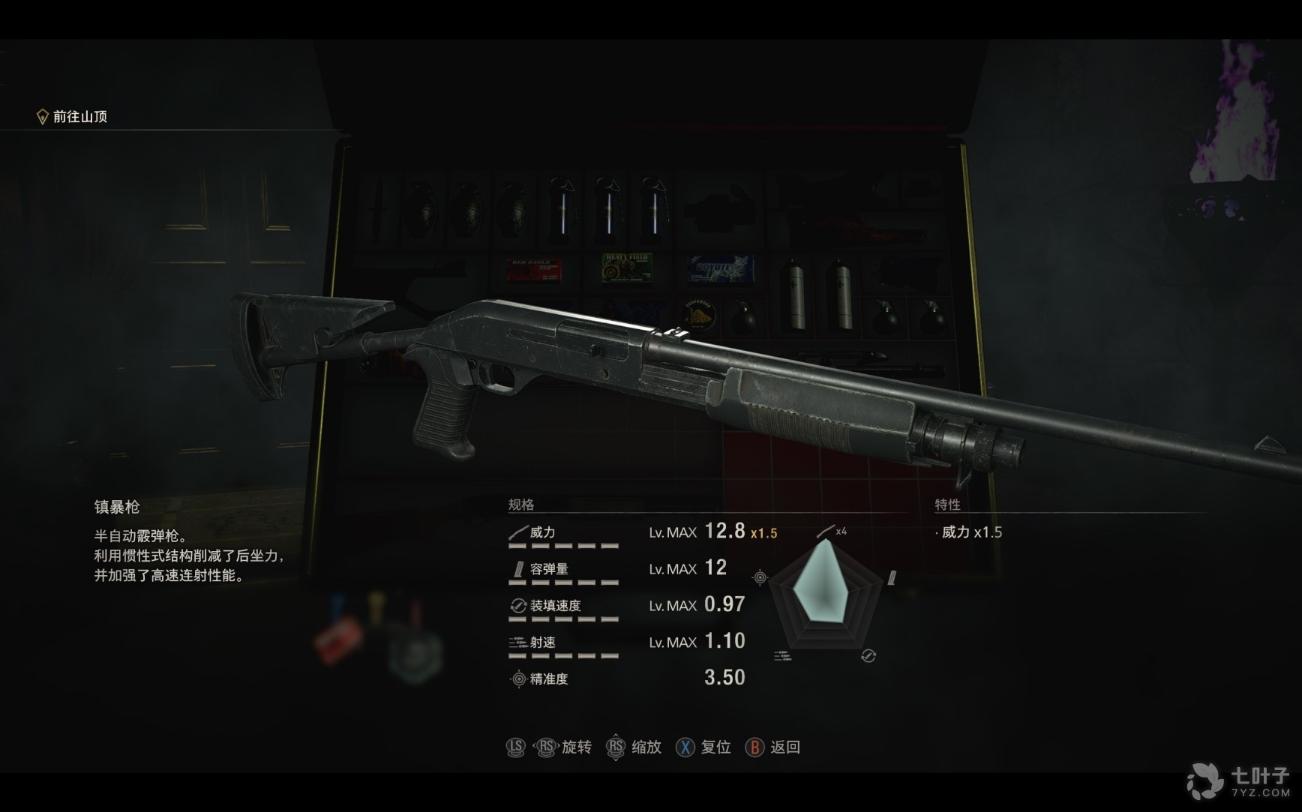
Task: Click the 威力 x1.5 perk entry under 特性
Action: pos(970,532)
